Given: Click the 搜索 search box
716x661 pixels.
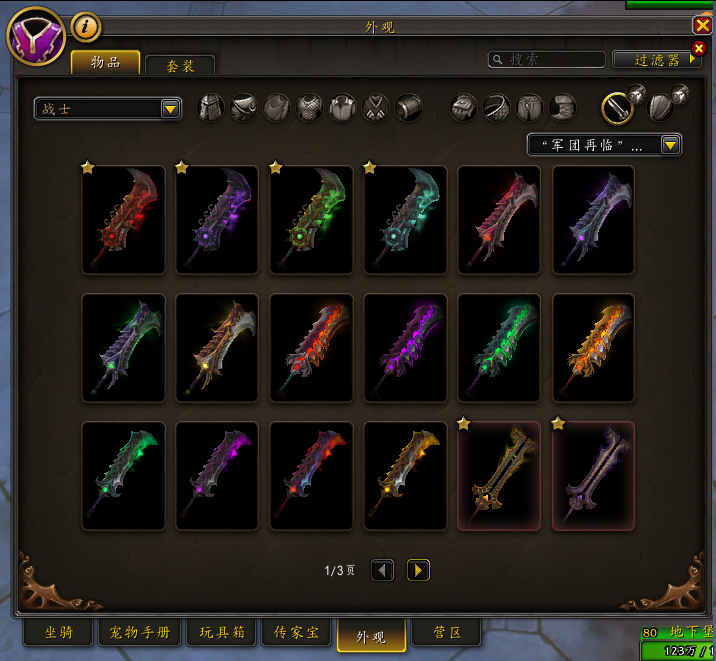Looking at the screenshot, I should click(x=547, y=60).
